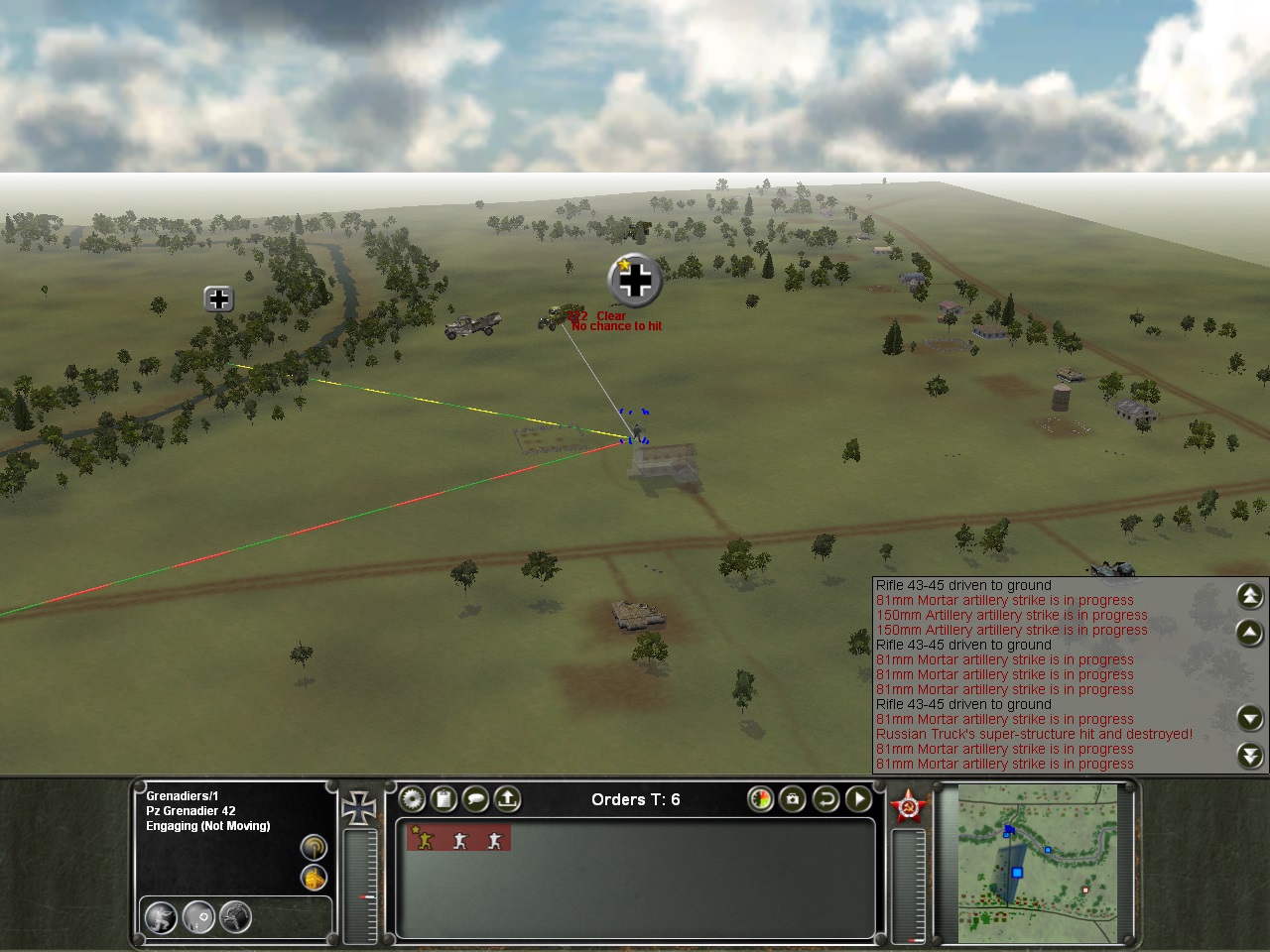This screenshot has height=952, width=1270.
Task: Click the upload arrow button
Action: (507, 798)
